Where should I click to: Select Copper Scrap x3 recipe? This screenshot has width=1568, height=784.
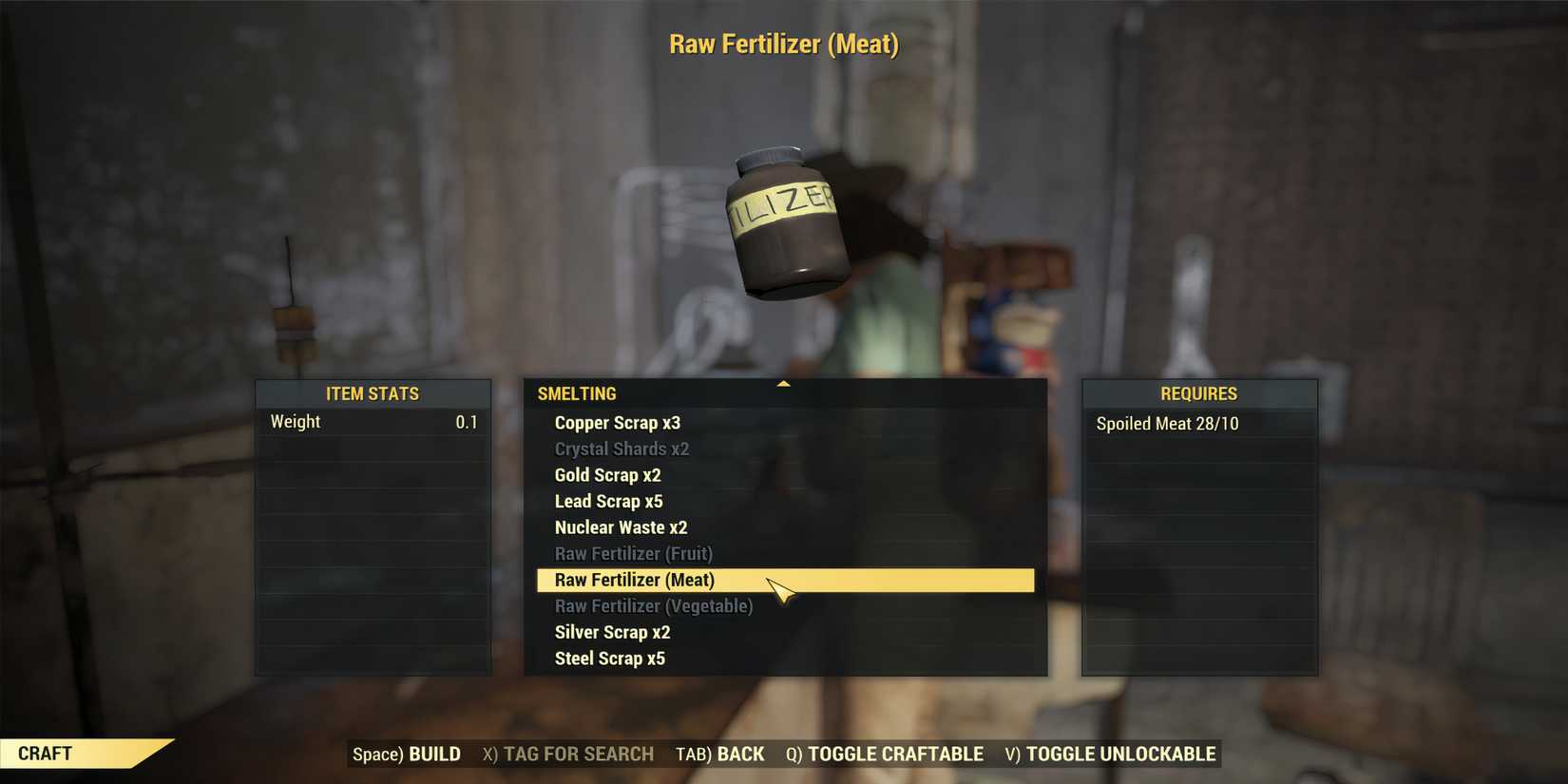[x=618, y=423]
